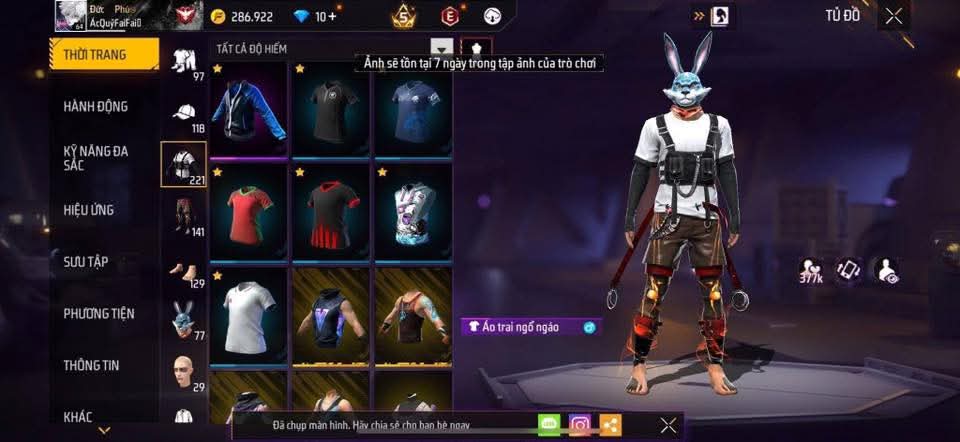Viewport: 960px width, 442px height.
Task: Open the HÀNH ĐỘNG tab
Action: coord(96,107)
